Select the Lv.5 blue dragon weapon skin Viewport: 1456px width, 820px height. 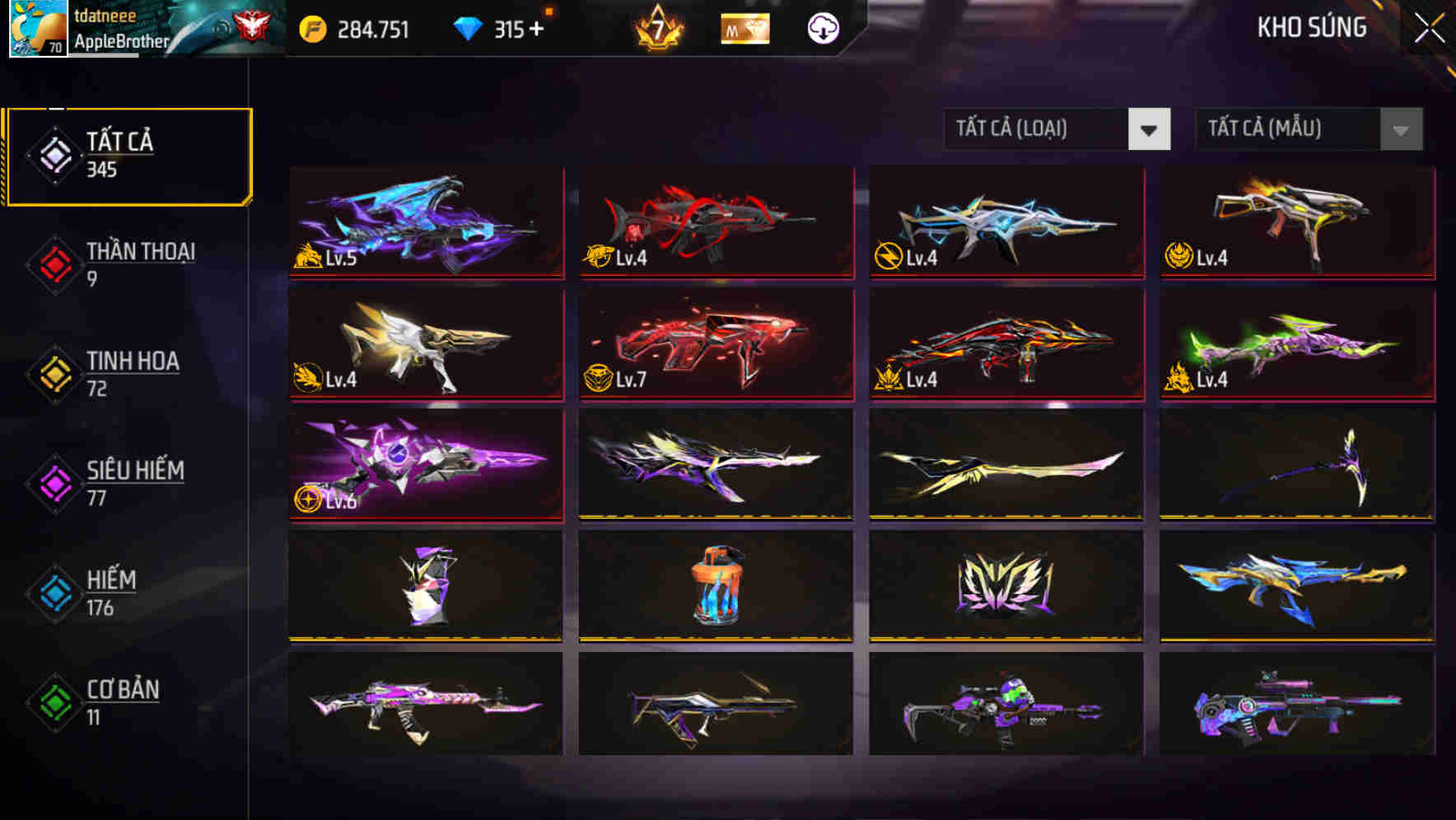tap(425, 222)
